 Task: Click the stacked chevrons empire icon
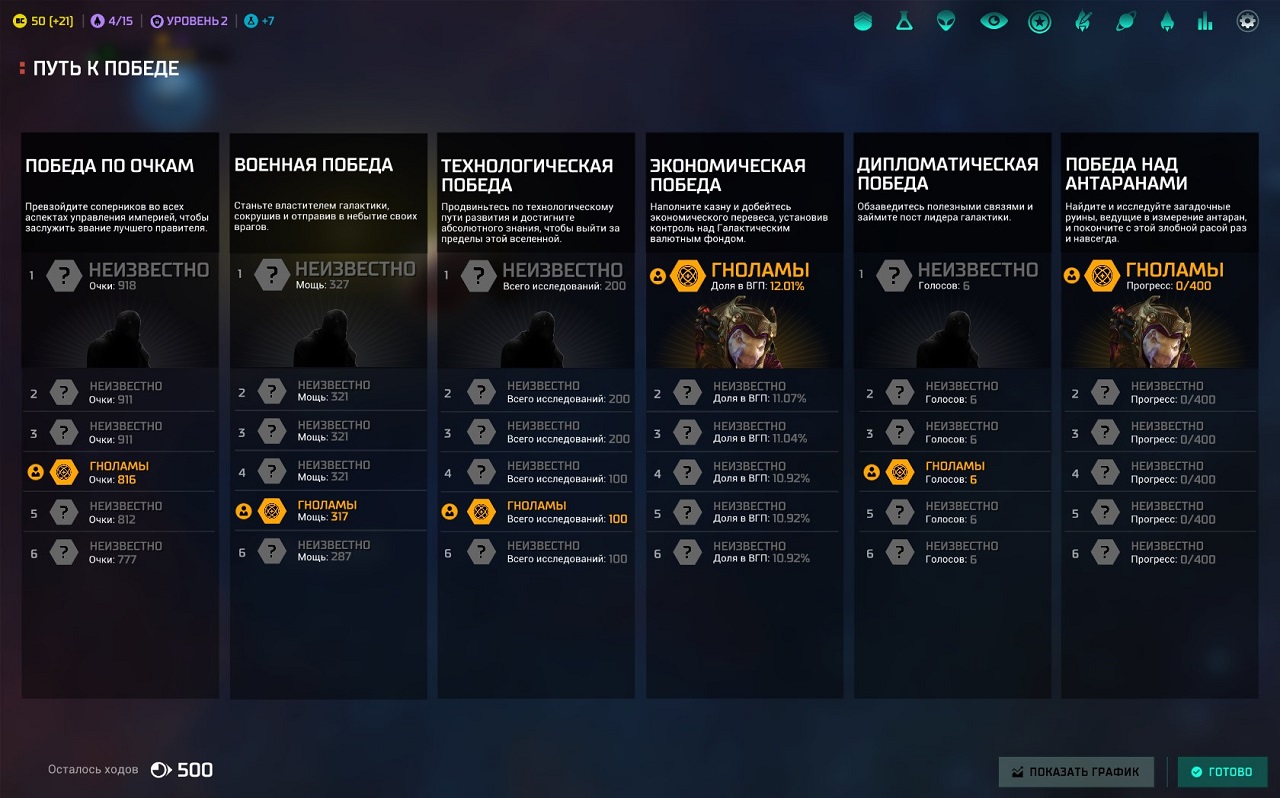point(863,21)
